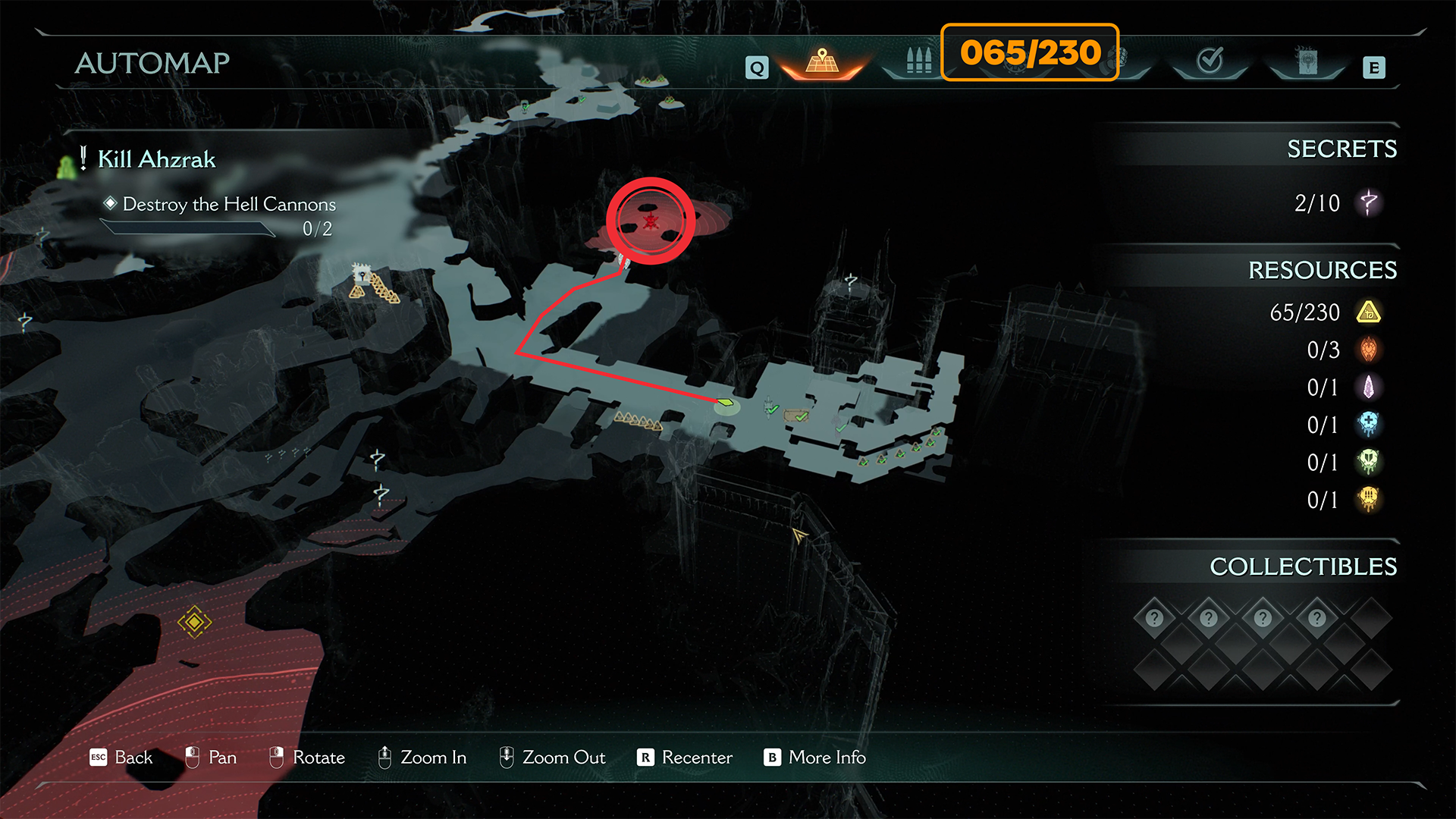Select the red circled objective marker on map
Viewport: 1456px width, 819px height.
click(651, 221)
